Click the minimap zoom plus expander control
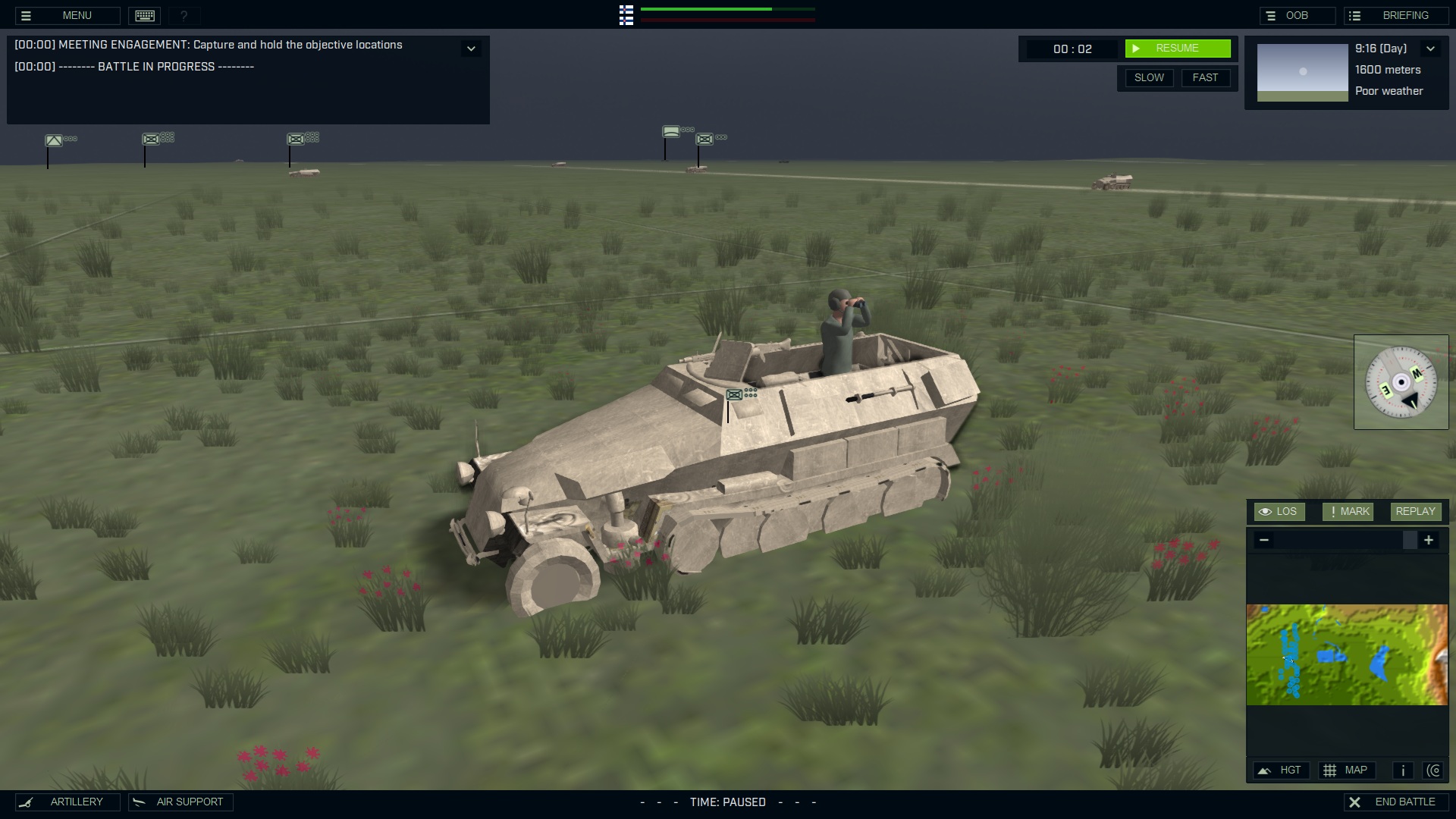The width and height of the screenshot is (1456, 819). click(x=1429, y=540)
